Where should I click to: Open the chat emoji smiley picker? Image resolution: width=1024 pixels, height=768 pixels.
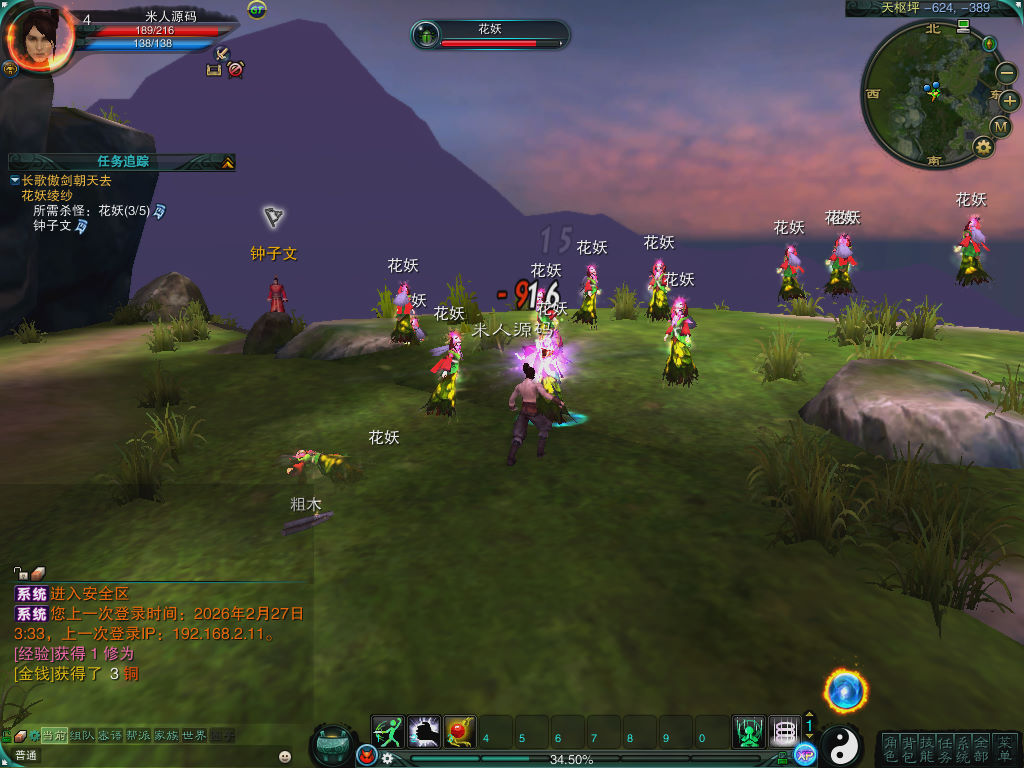(x=285, y=756)
